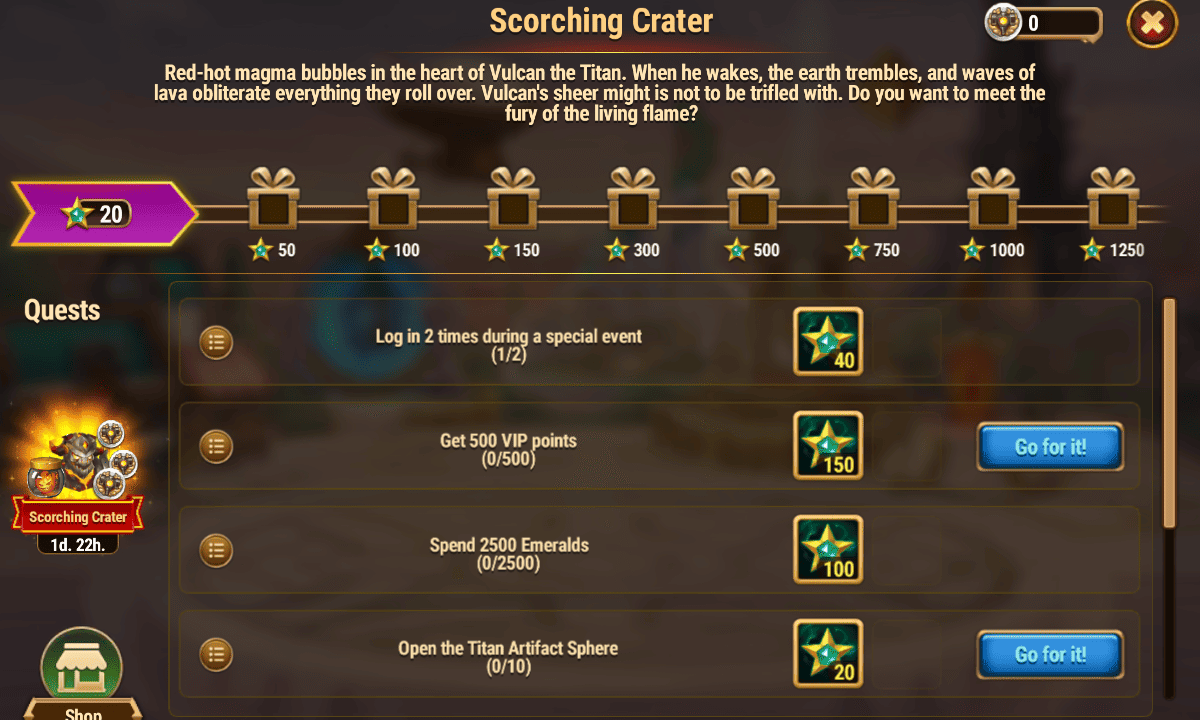Go for it on Titan Artifact Sphere quest
This screenshot has height=720, width=1200.
click(1050, 655)
